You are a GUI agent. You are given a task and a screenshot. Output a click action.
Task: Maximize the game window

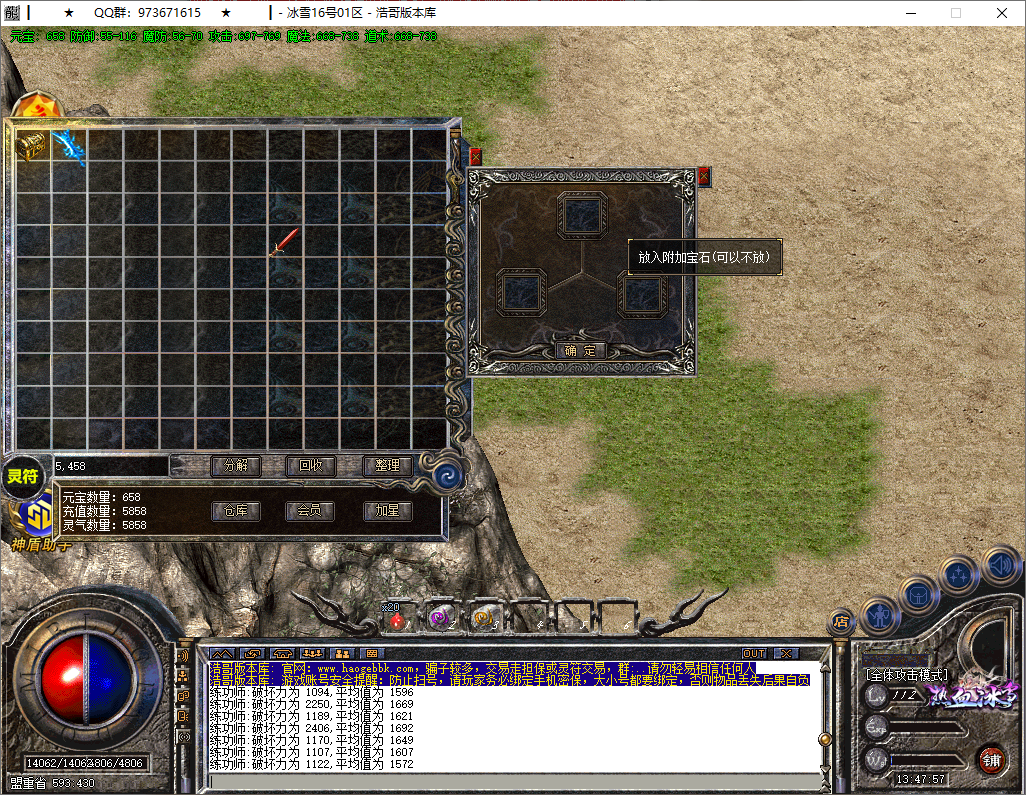click(955, 13)
